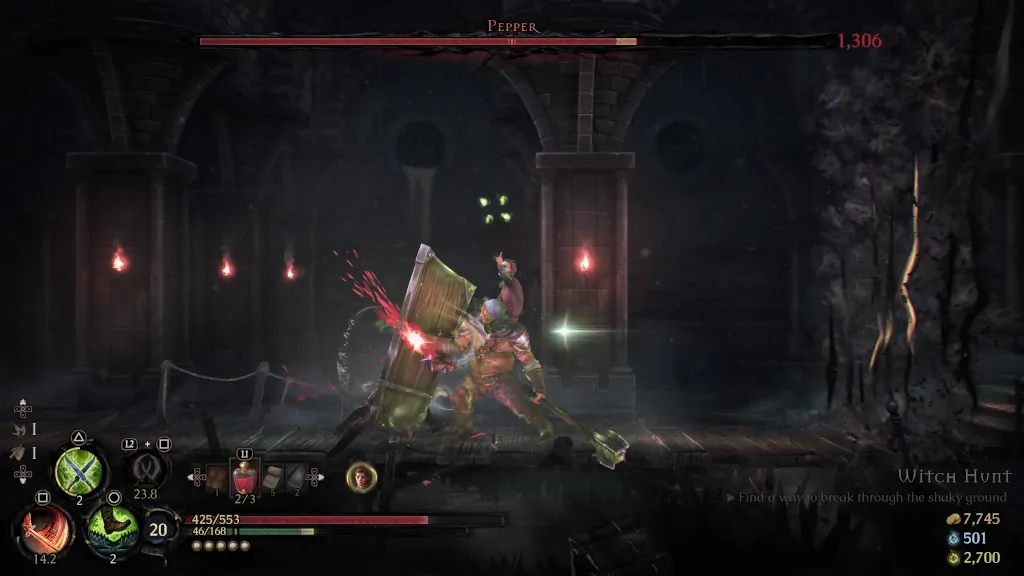Click the companion portrait icon
This screenshot has width=1024, height=576.
360,477
